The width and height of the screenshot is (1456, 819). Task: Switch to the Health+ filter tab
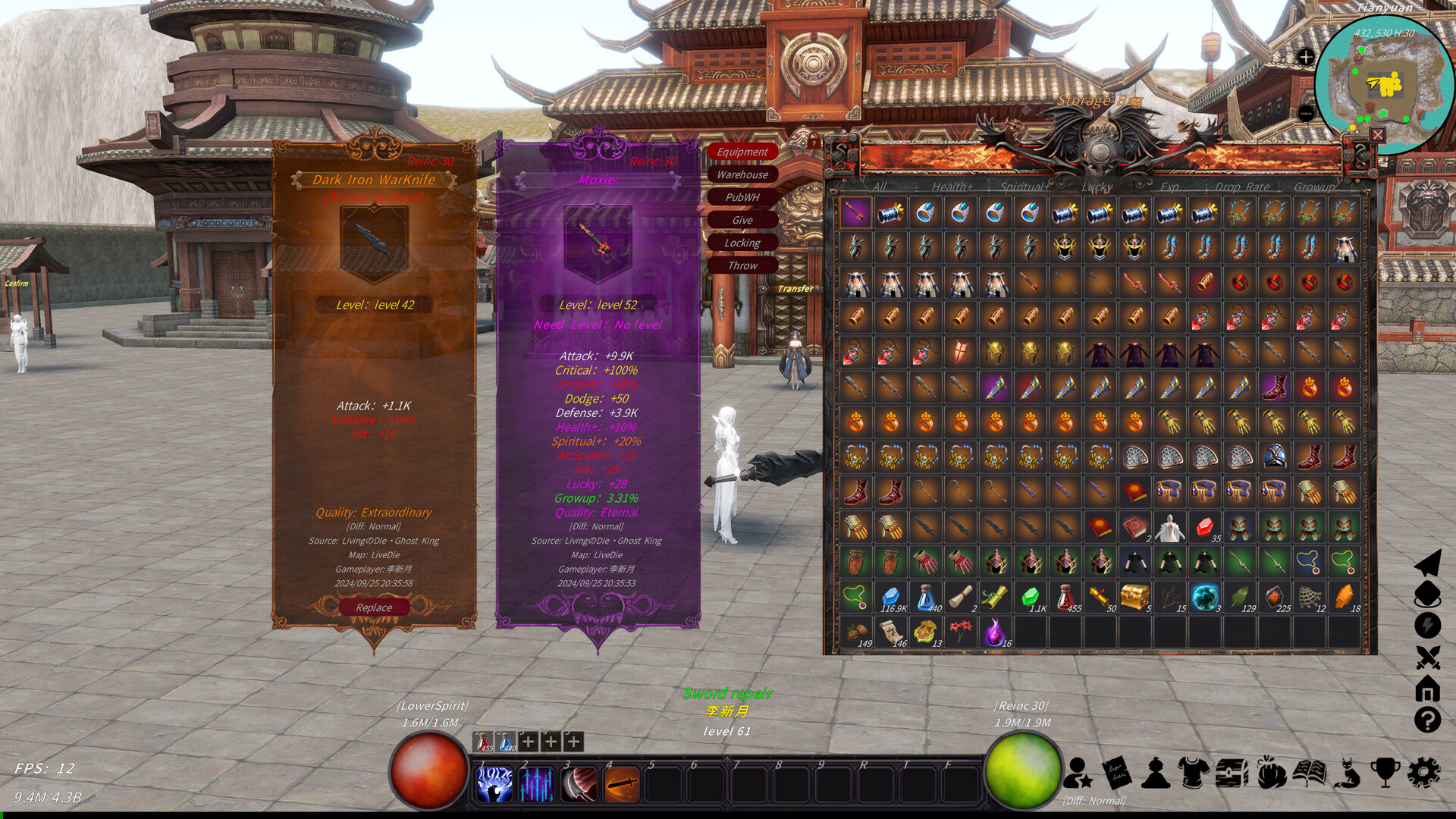click(952, 187)
